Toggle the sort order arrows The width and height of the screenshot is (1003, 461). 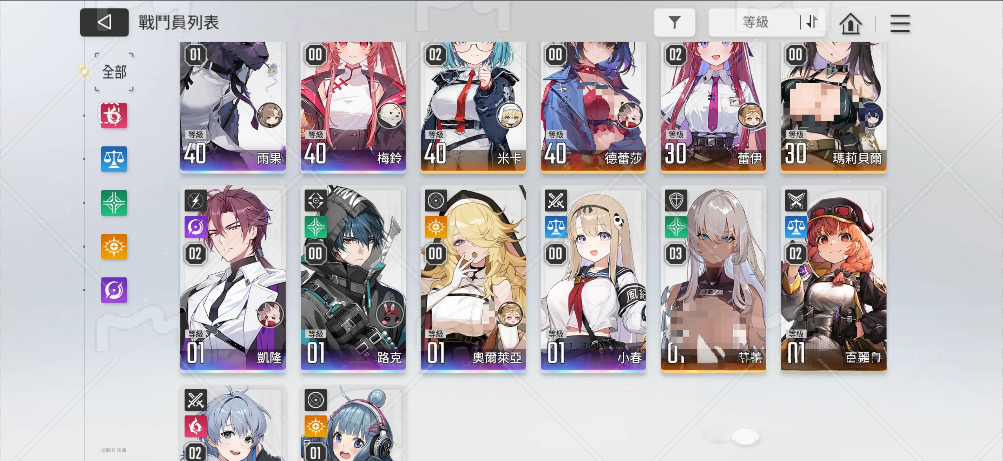809,23
